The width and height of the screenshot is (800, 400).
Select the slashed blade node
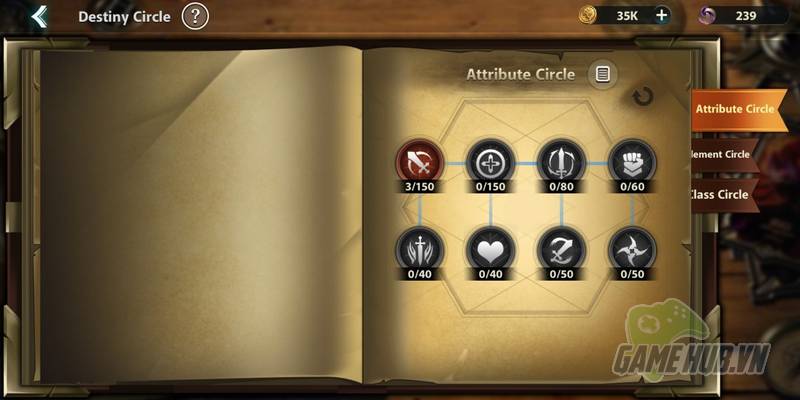tap(561, 249)
